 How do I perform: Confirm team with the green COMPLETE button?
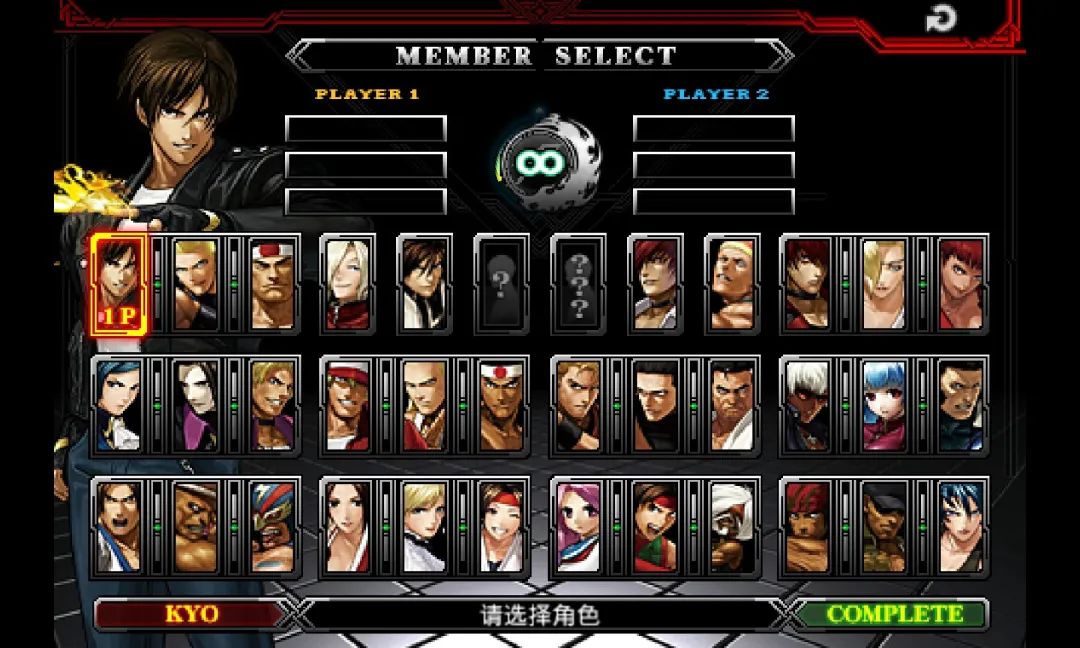(x=893, y=614)
